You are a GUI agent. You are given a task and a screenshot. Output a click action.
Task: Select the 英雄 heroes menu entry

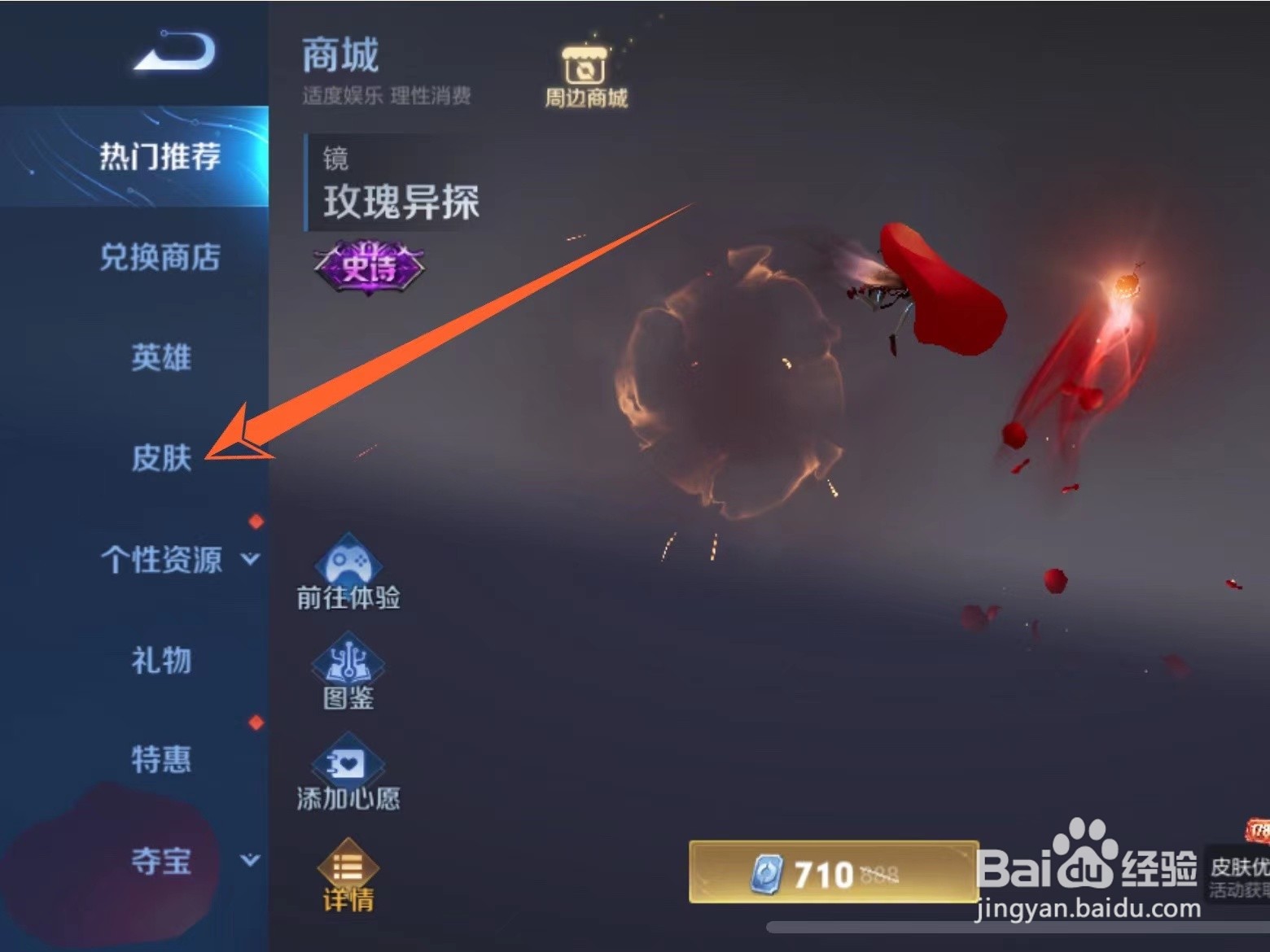click(x=162, y=358)
